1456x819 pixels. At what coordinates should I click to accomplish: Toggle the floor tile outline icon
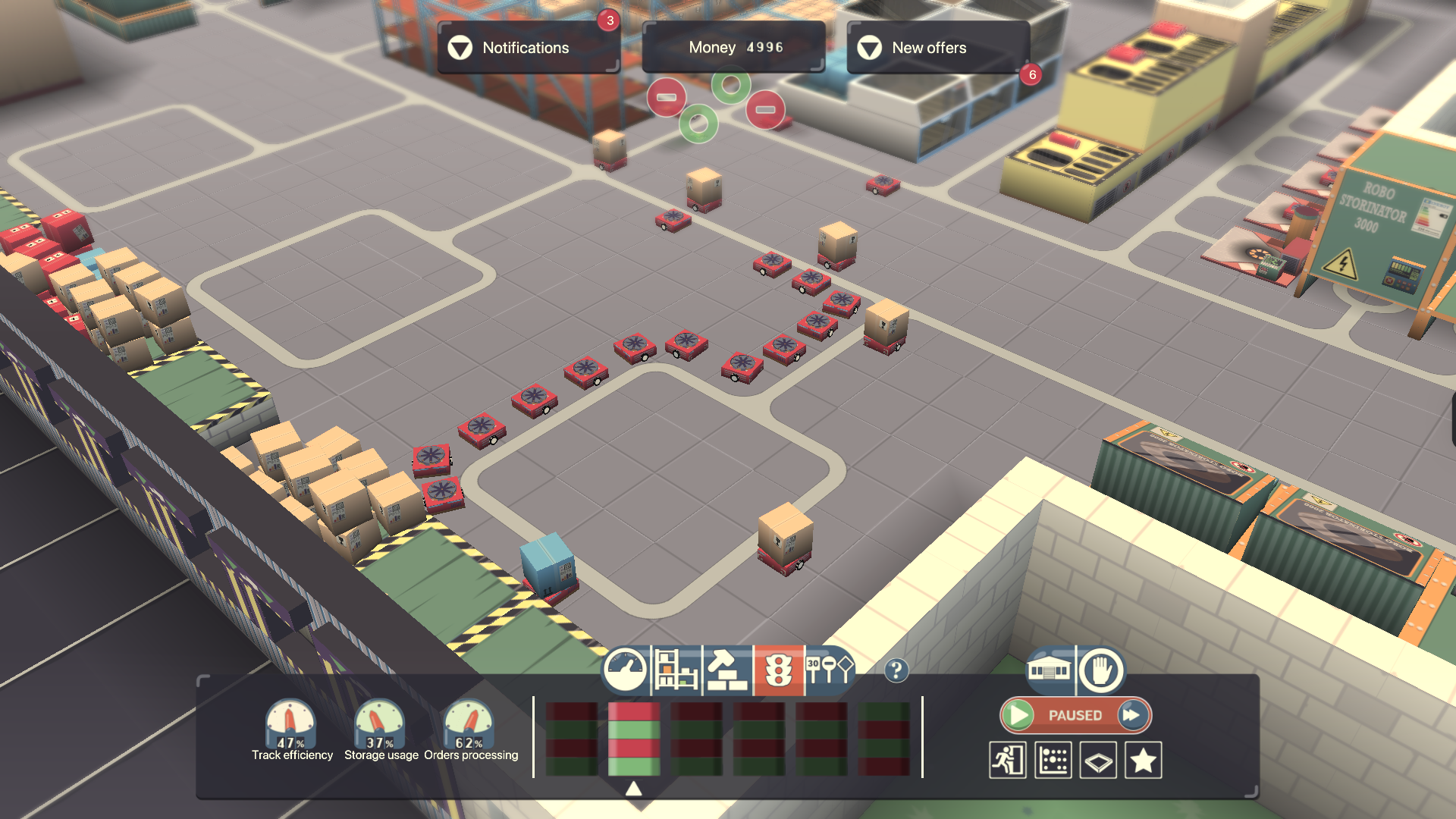click(x=1098, y=760)
